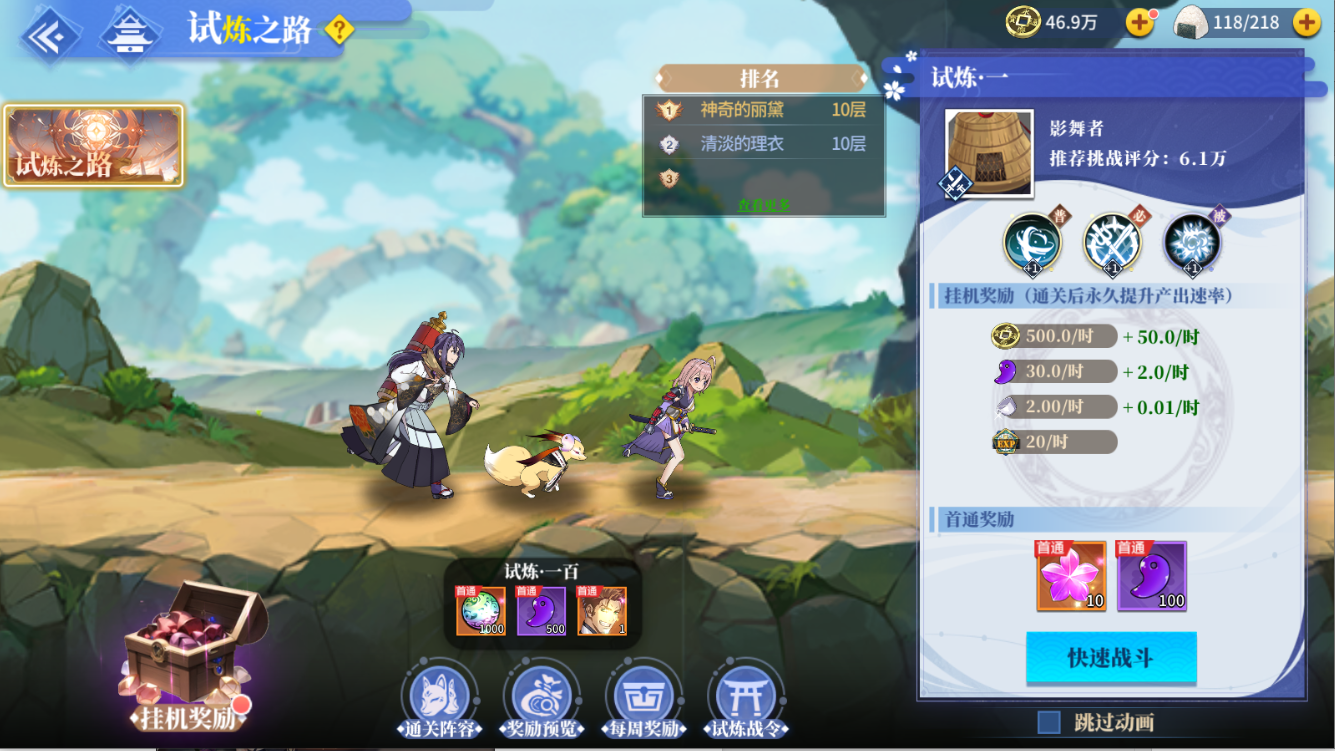Show help via the yellow question mark
The width and height of the screenshot is (1335, 751).
(339, 31)
